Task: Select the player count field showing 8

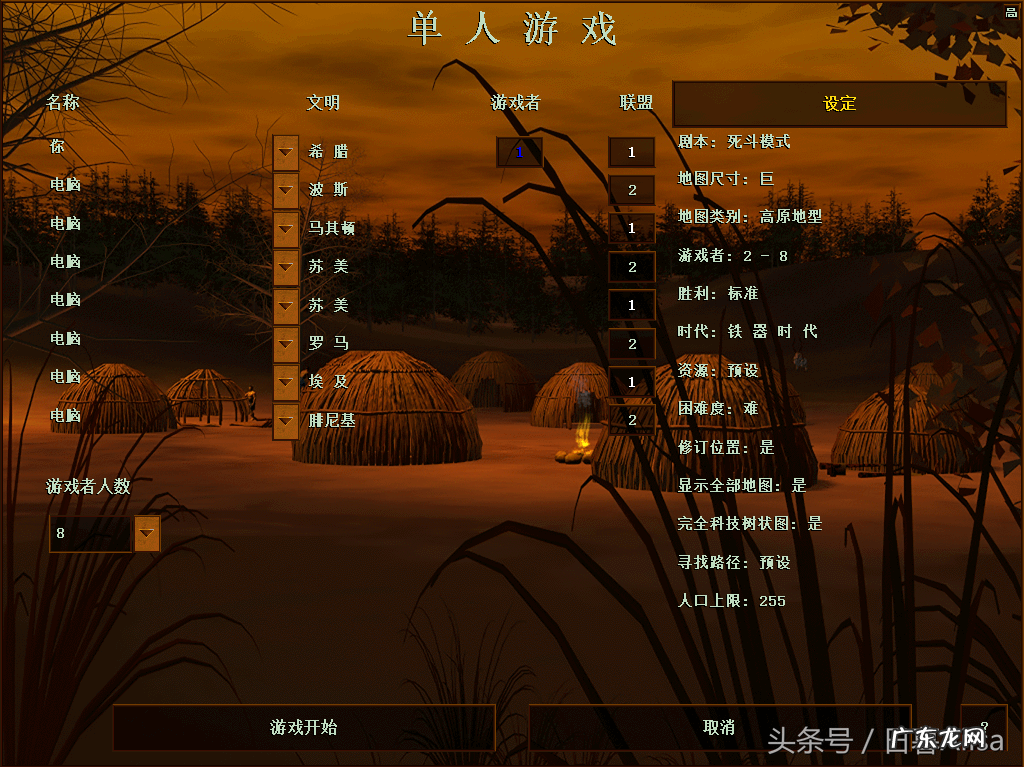Action: [x=90, y=534]
